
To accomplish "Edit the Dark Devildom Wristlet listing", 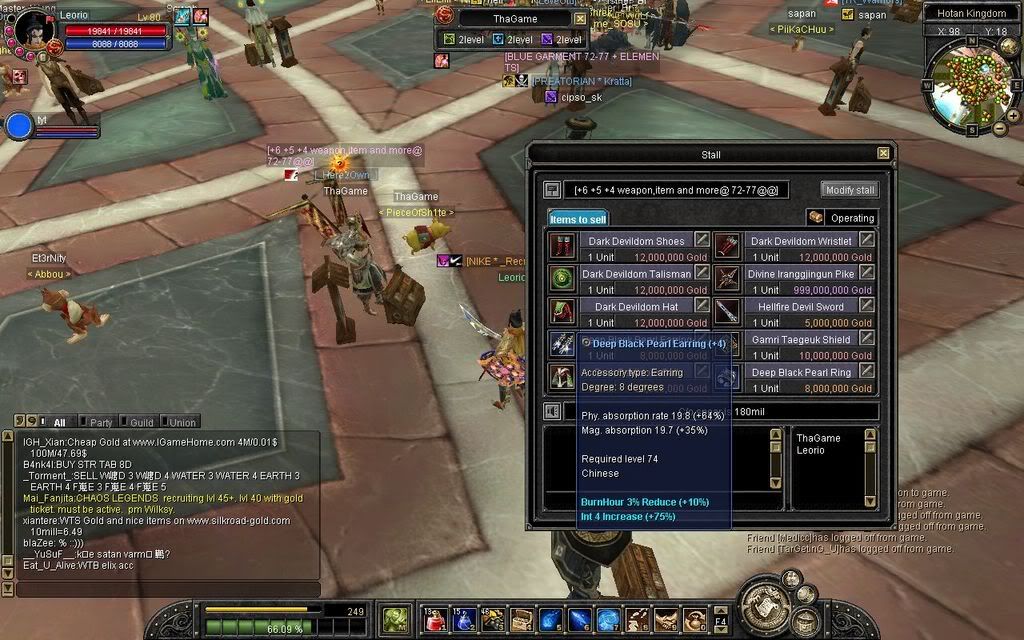I will [867, 241].
